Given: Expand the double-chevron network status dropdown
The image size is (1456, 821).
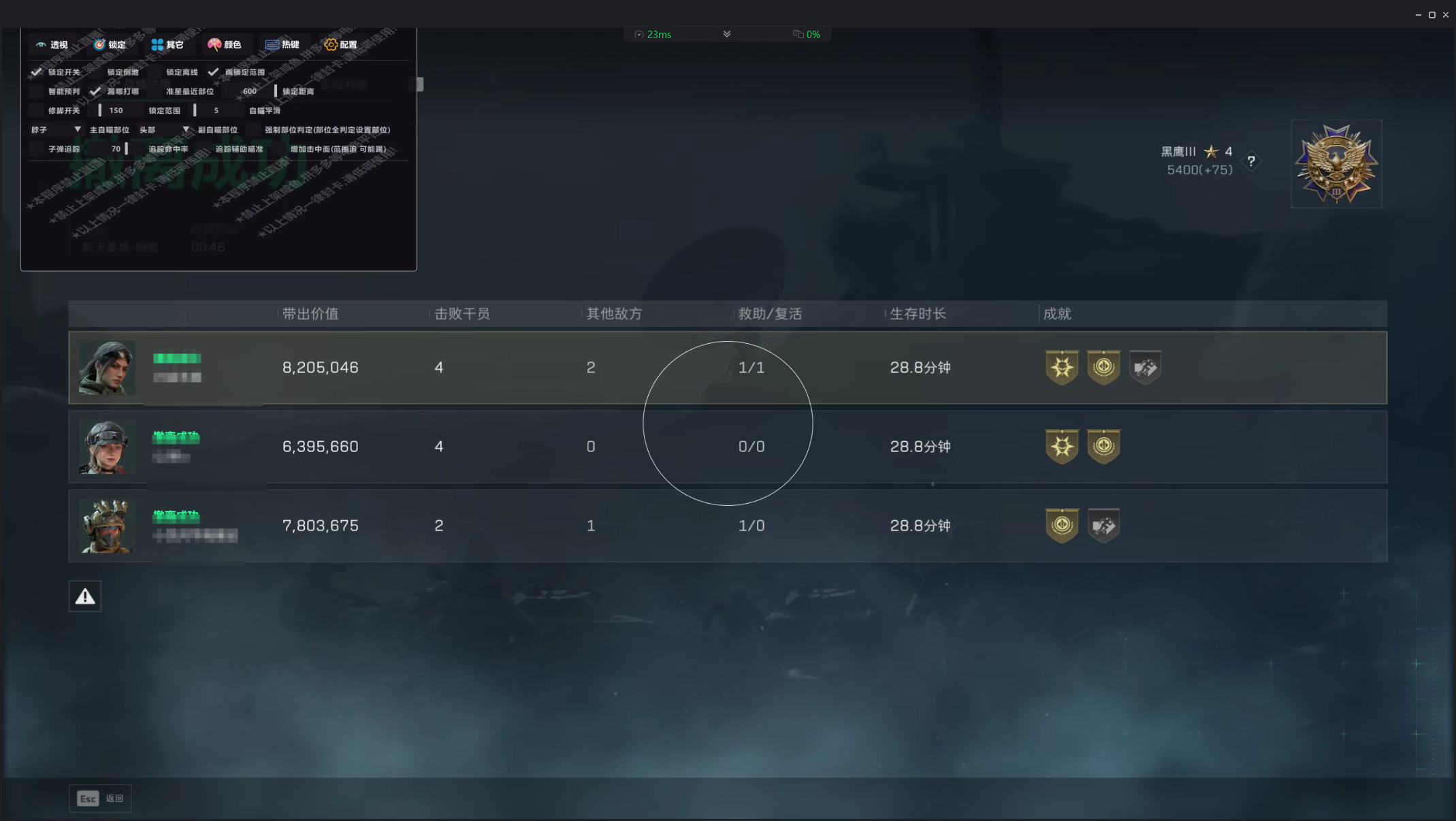Looking at the screenshot, I should click(x=727, y=34).
